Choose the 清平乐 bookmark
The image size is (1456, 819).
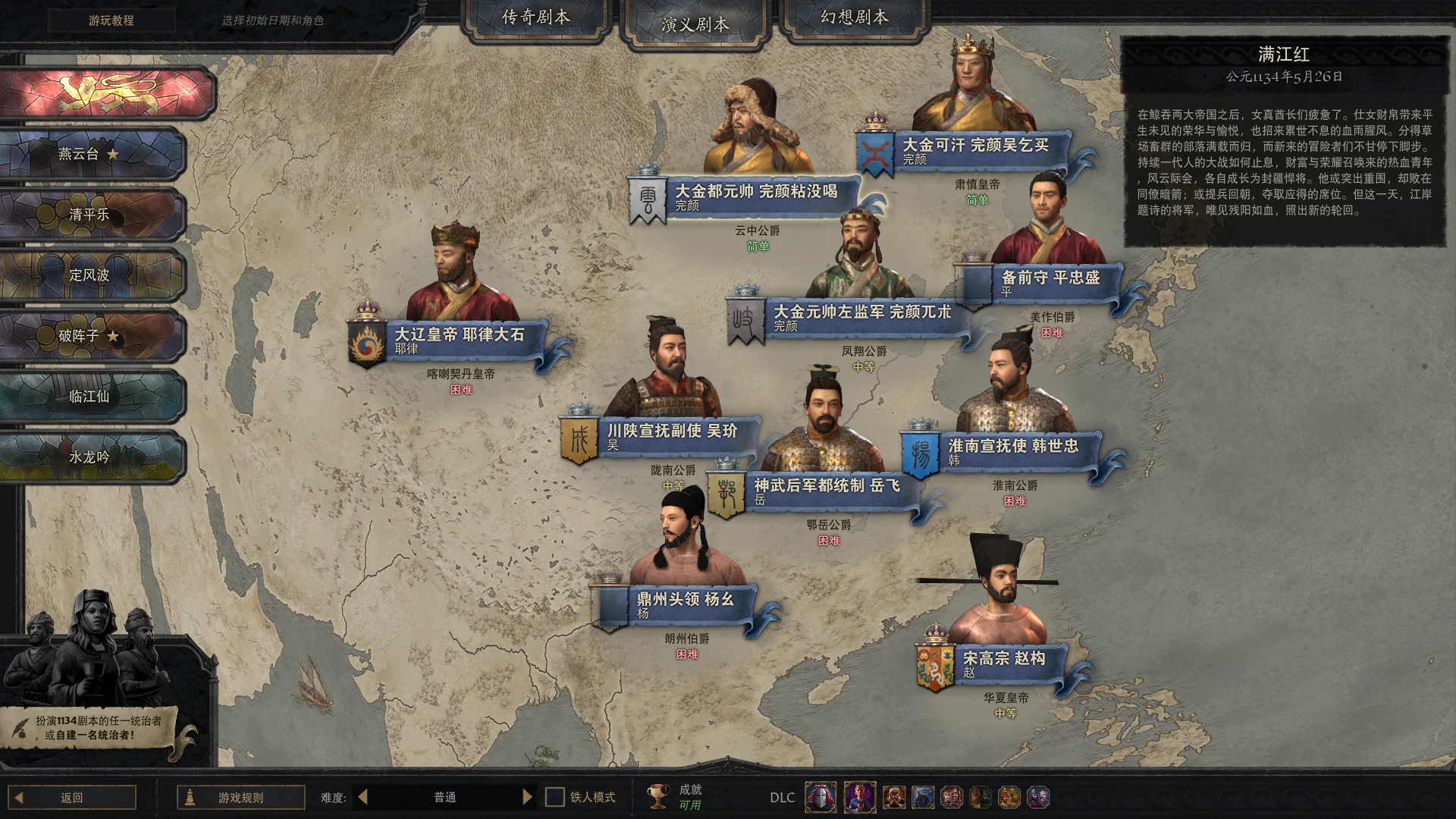coord(91,215)
